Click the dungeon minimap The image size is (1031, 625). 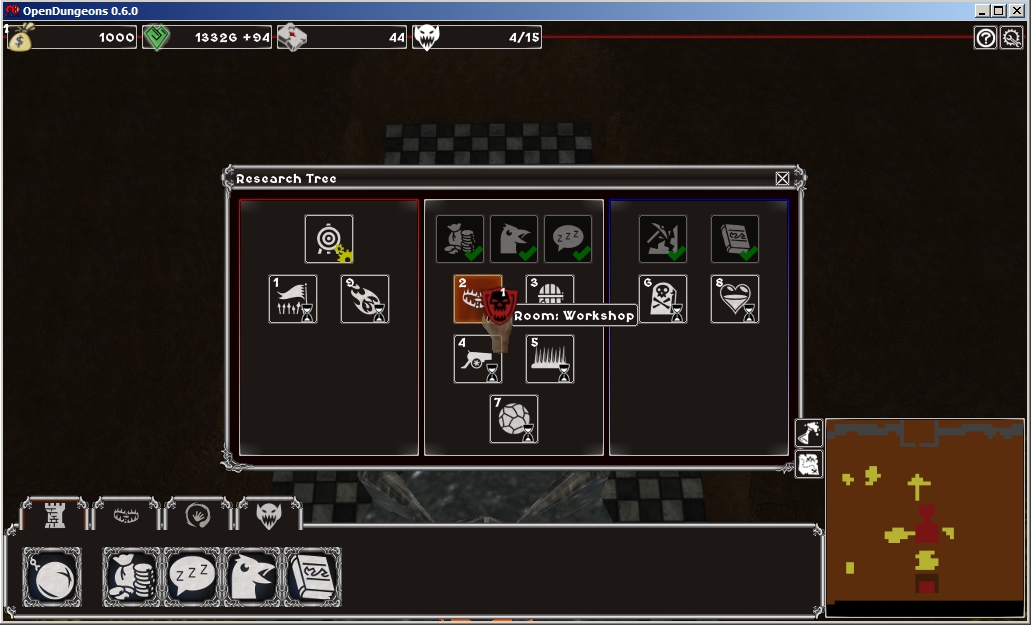pos(925,510)
